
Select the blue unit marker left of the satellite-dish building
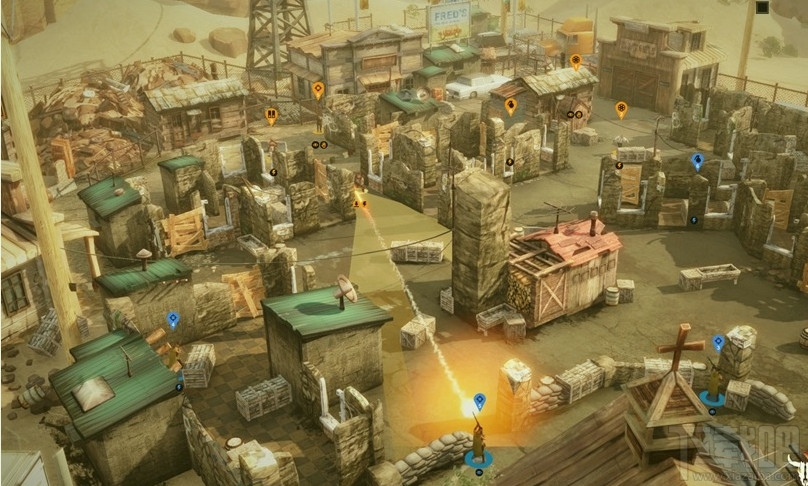pos(173,320)
